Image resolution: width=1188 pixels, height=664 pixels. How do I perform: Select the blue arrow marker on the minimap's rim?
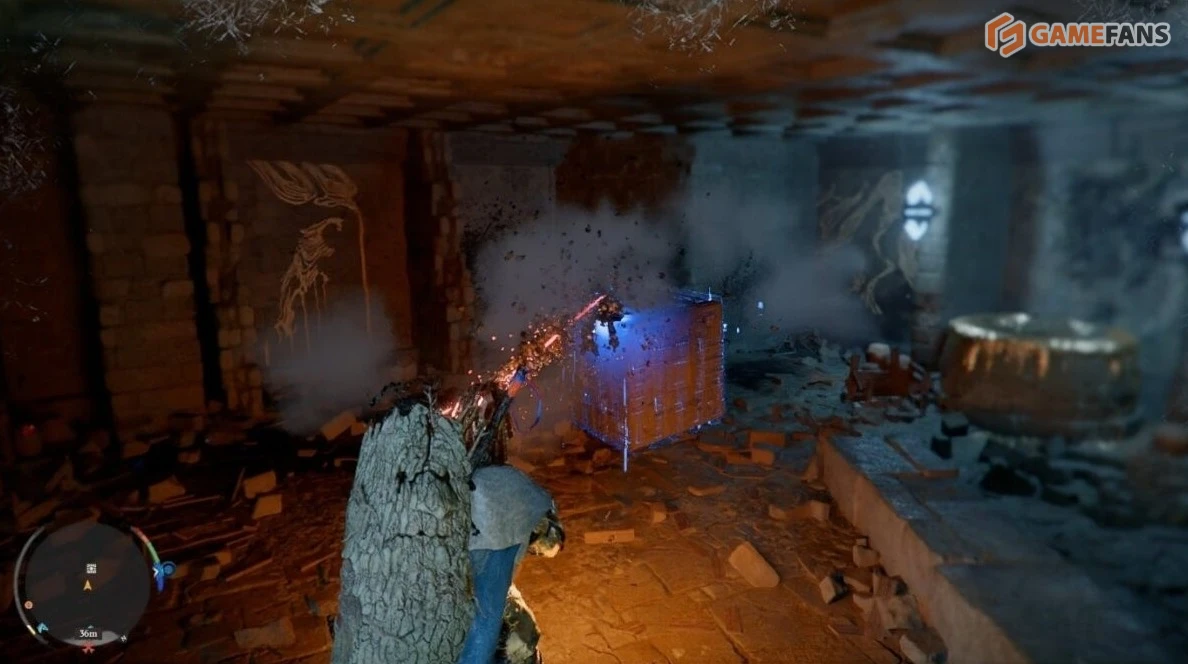42,629
